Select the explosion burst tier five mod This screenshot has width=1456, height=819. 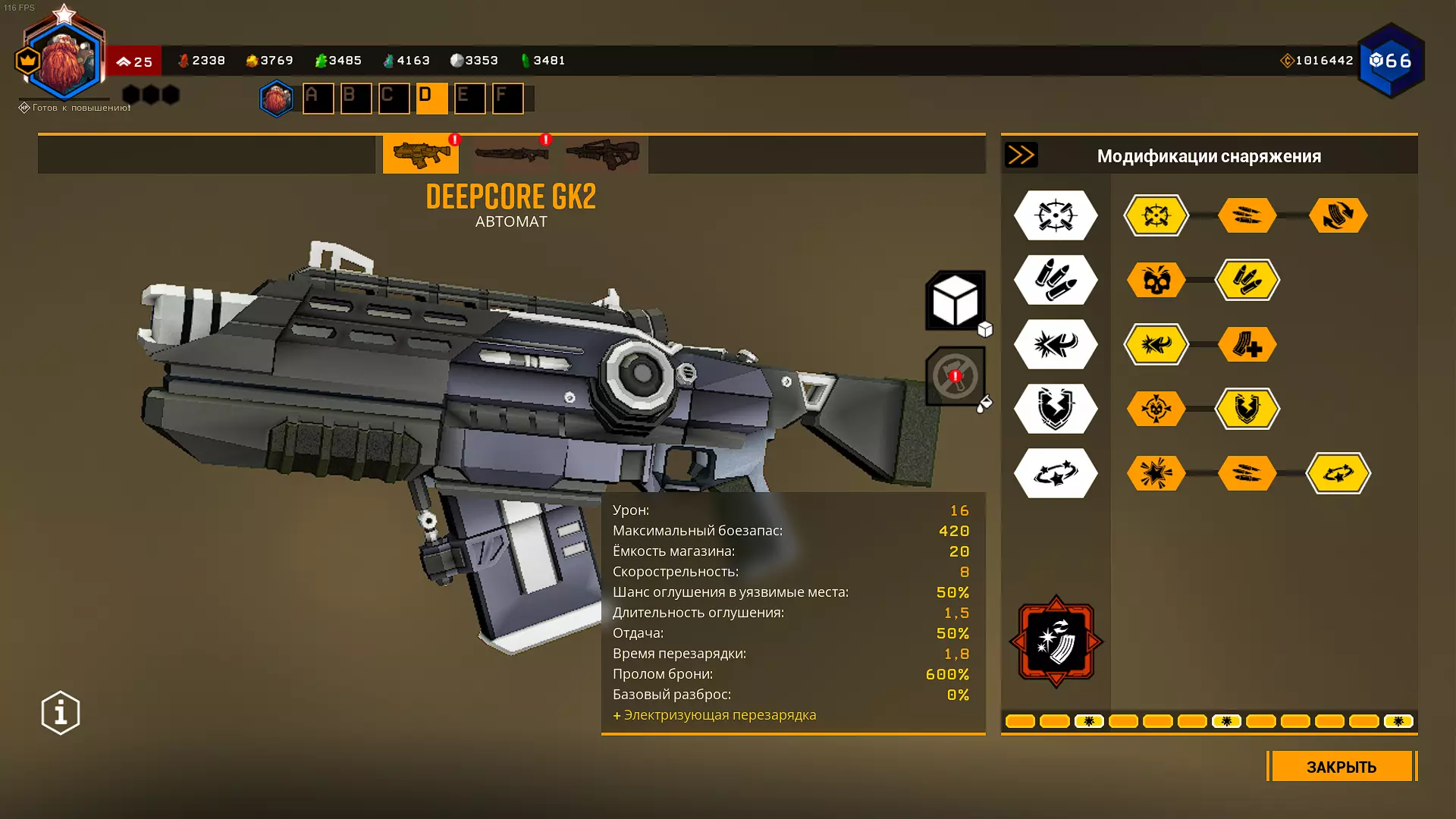point(1156,473)
